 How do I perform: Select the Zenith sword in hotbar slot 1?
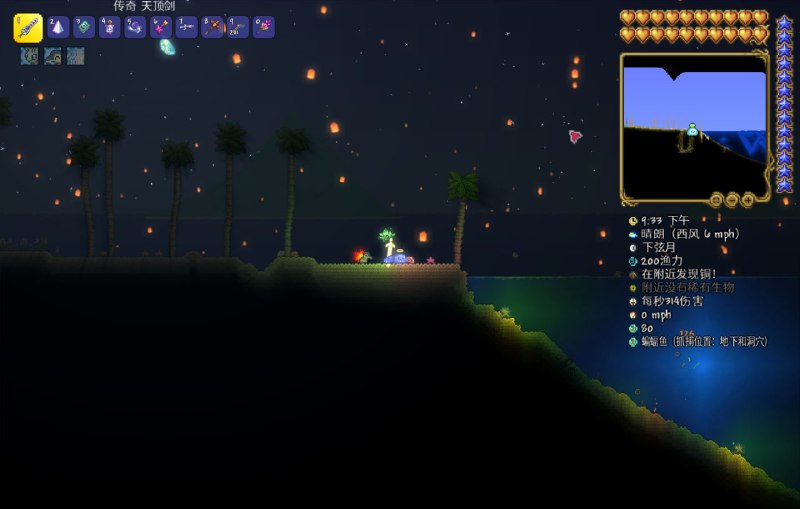click(x=27, y=27)
